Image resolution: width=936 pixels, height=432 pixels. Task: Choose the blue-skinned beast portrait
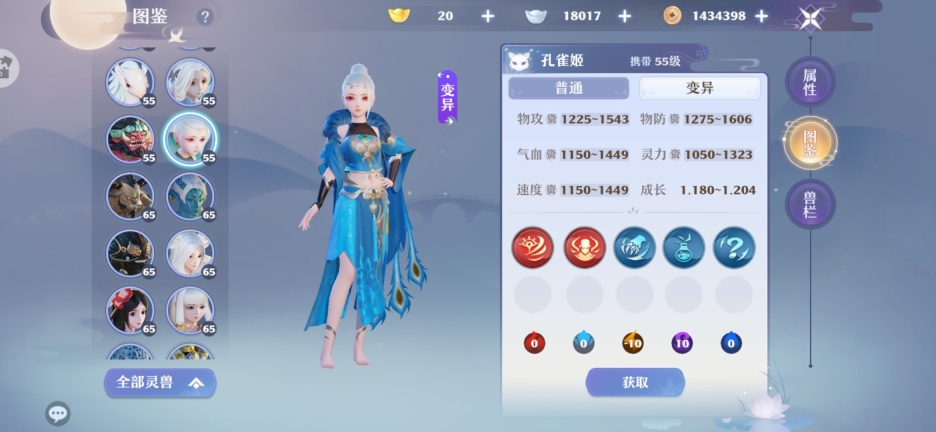(x=188, y=196)
